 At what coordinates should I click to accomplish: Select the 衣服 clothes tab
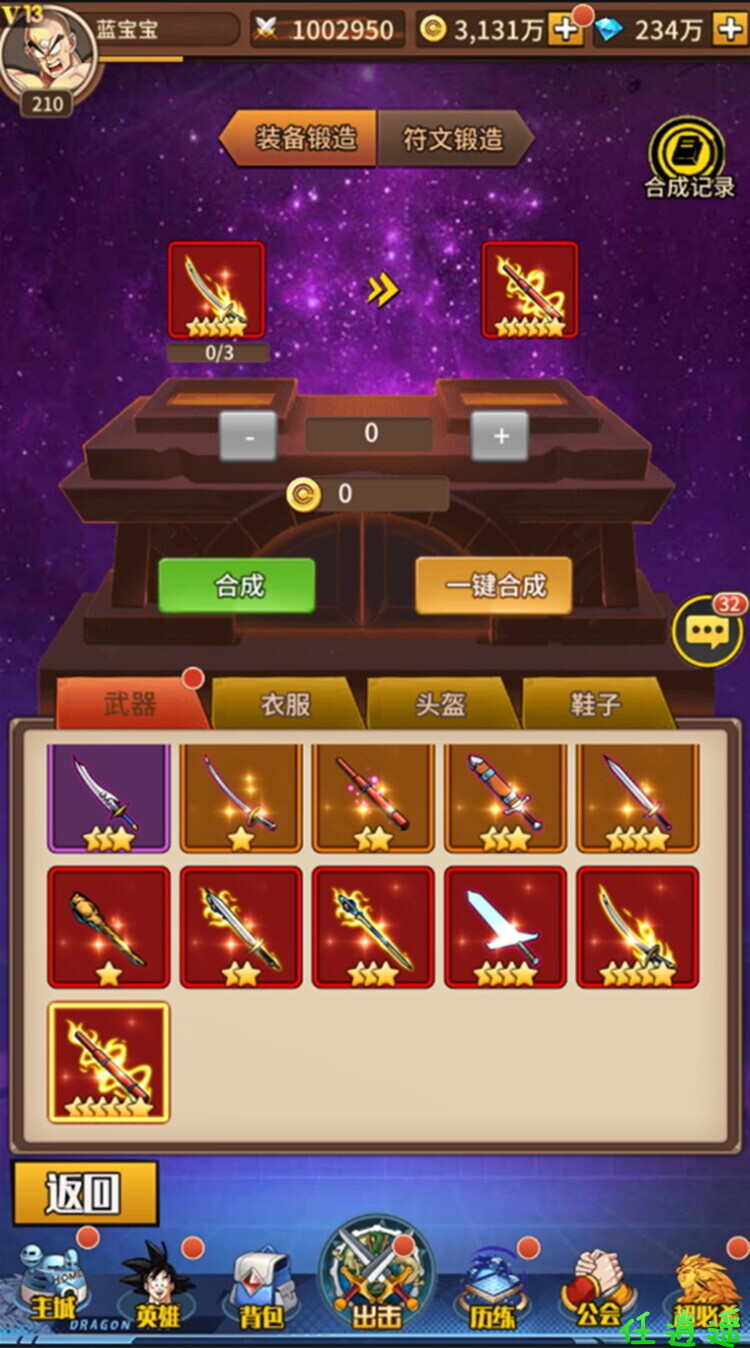pyautogui.click(x=285, y=705)
